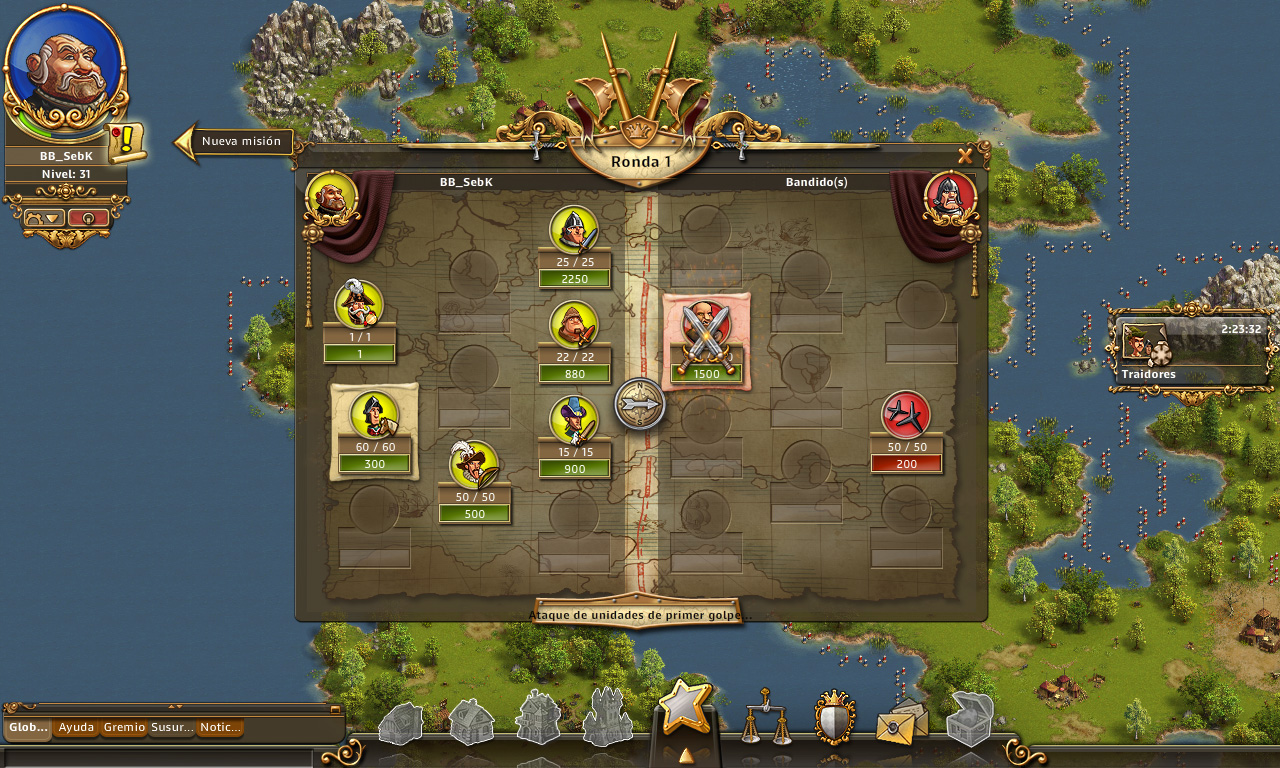Select the unit with 500 health
The width and height of the screenshot is (1280, 768).
[x=474, y=465]
